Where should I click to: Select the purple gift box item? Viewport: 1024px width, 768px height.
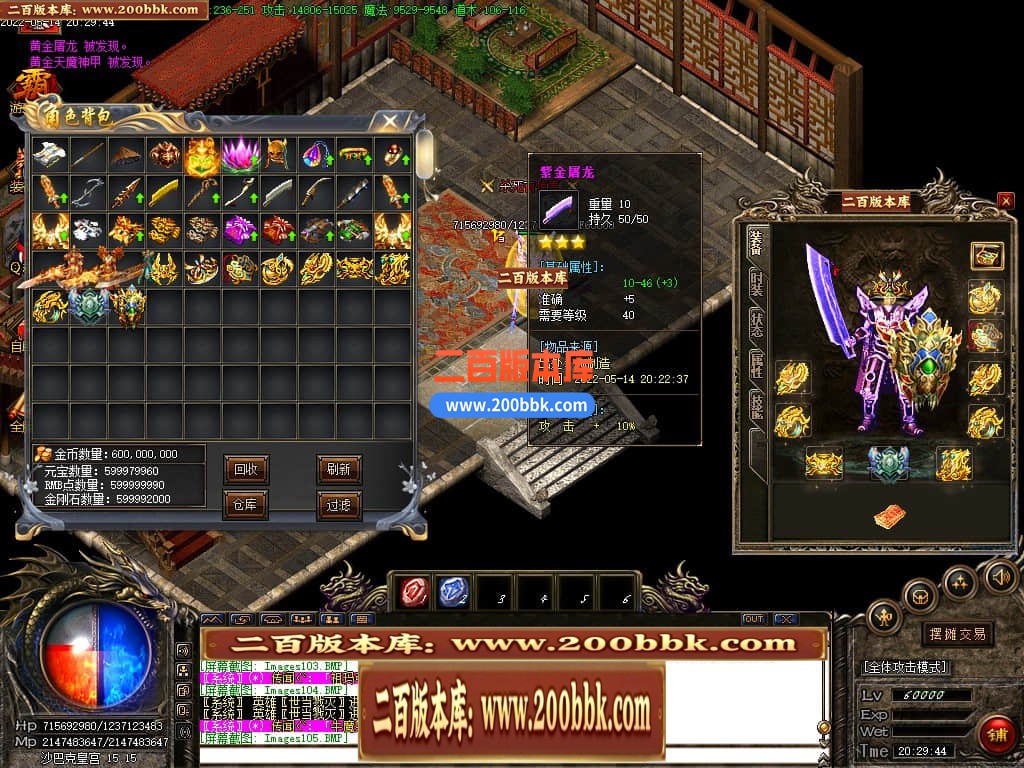(x=240, y=230)
